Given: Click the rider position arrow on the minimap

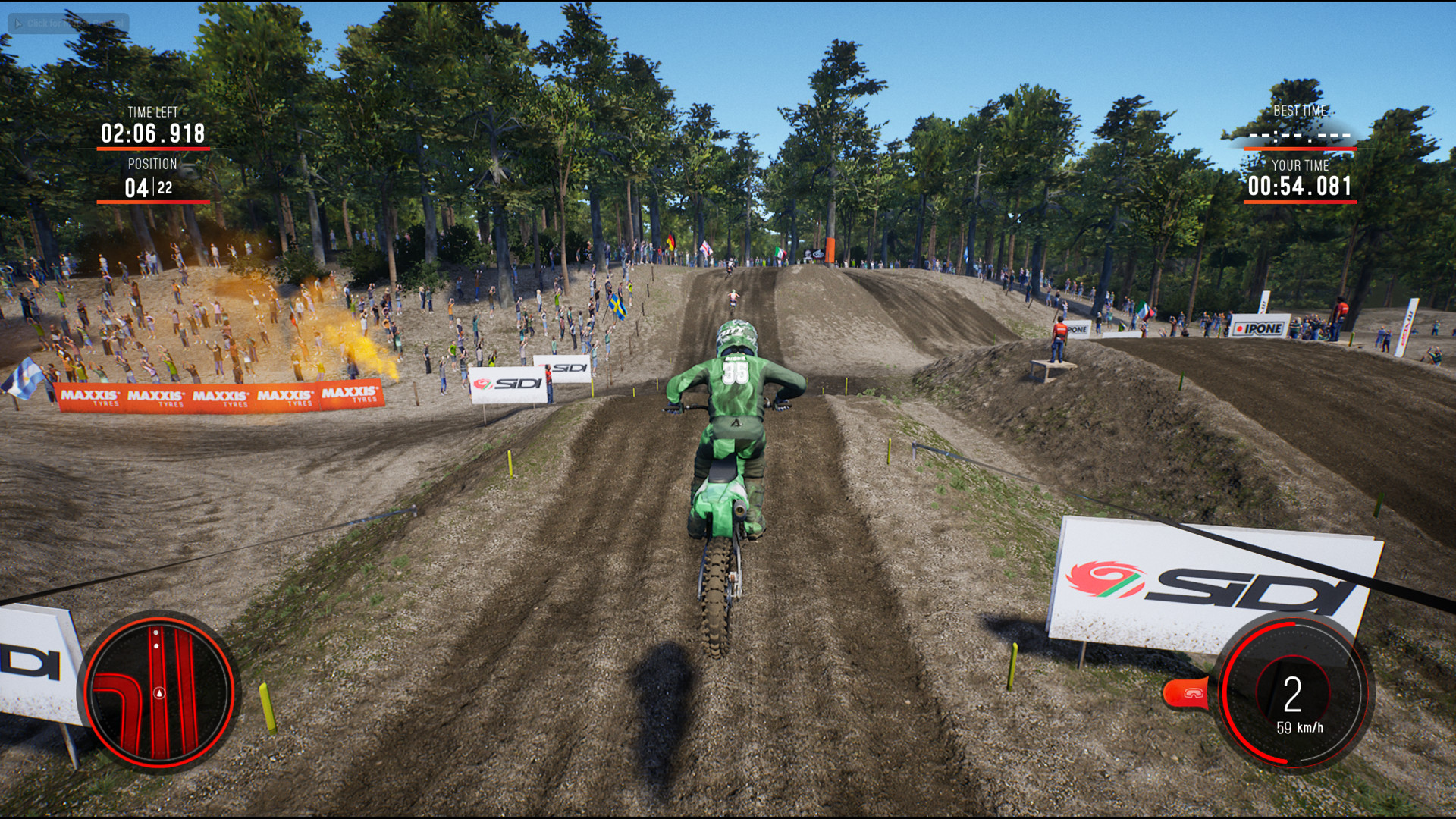Looking at the screenshot, I should [159, 693].
